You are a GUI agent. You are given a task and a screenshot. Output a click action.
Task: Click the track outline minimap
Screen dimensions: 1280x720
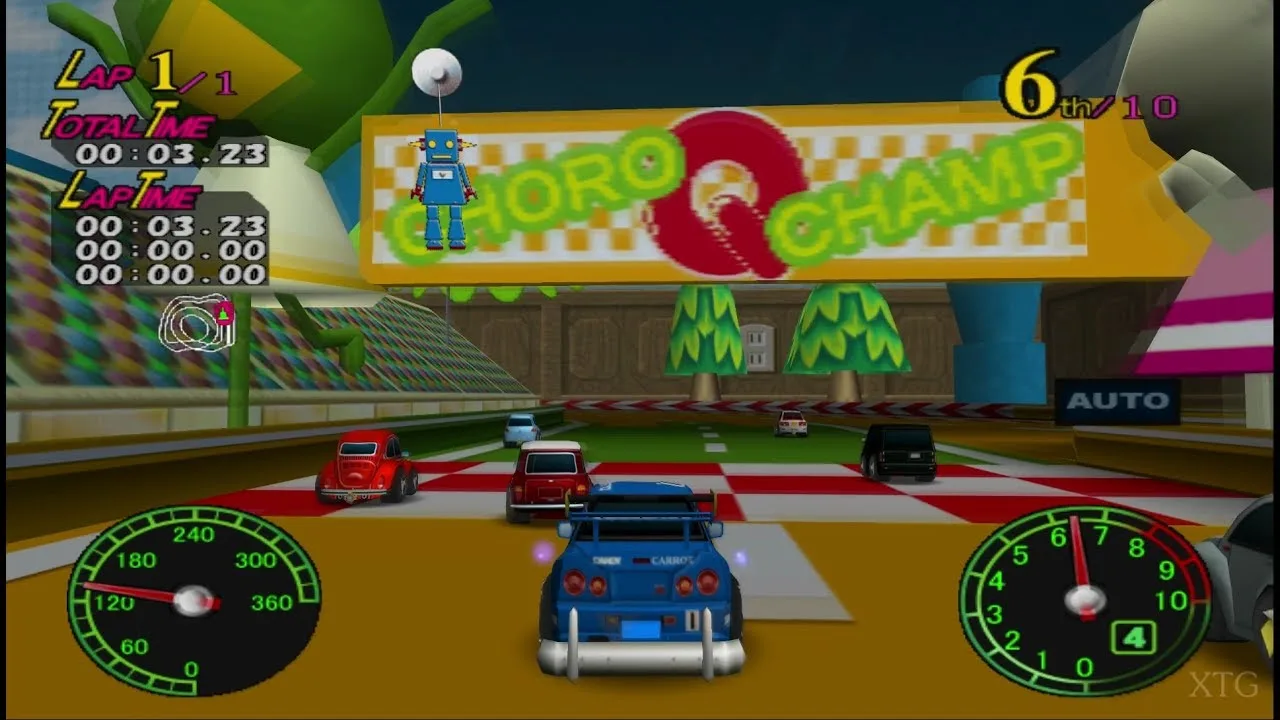tap(197, 321)
